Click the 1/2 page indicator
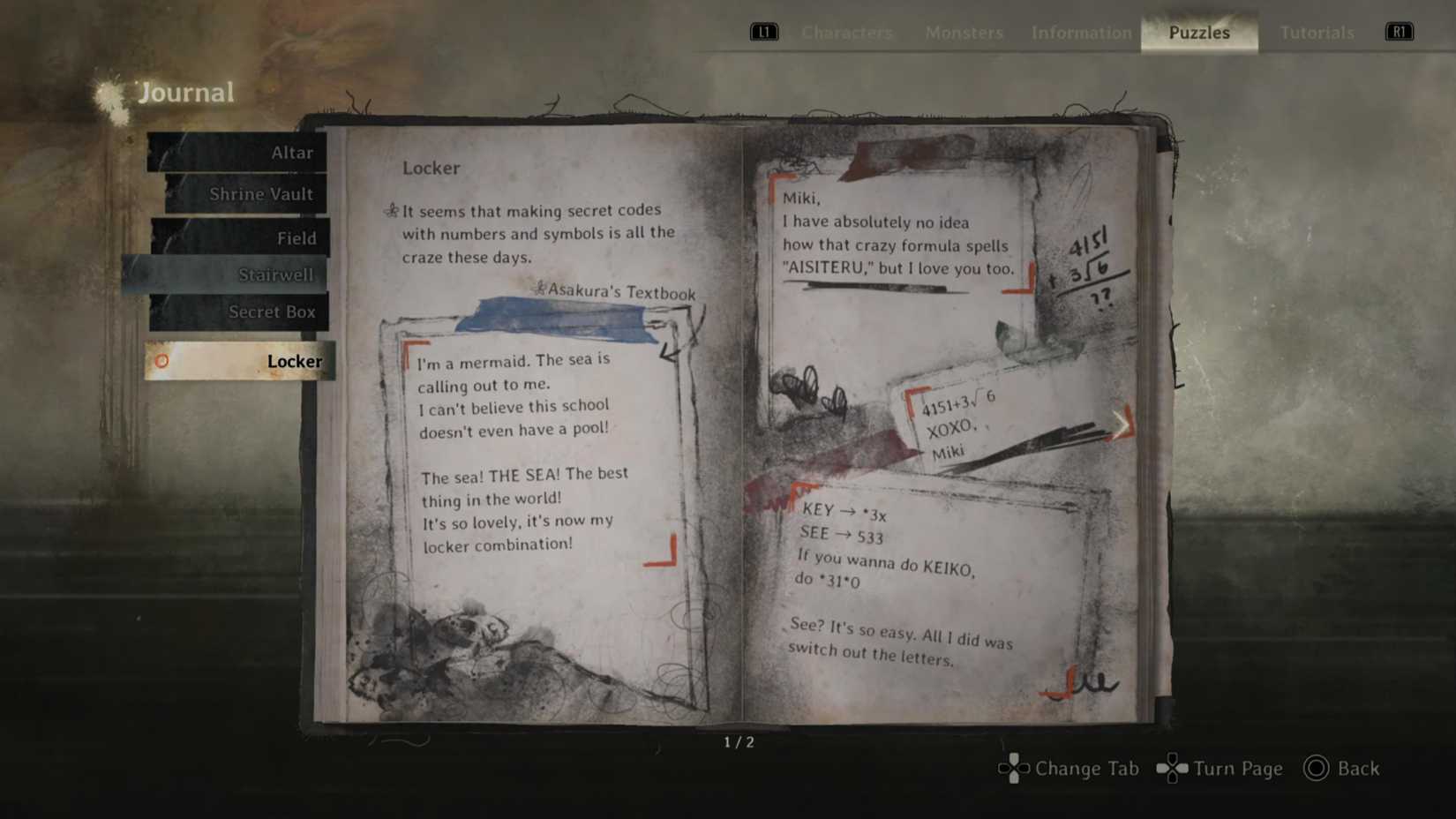The width and height of the screenshot is (1456, 819). coord(738,741)
